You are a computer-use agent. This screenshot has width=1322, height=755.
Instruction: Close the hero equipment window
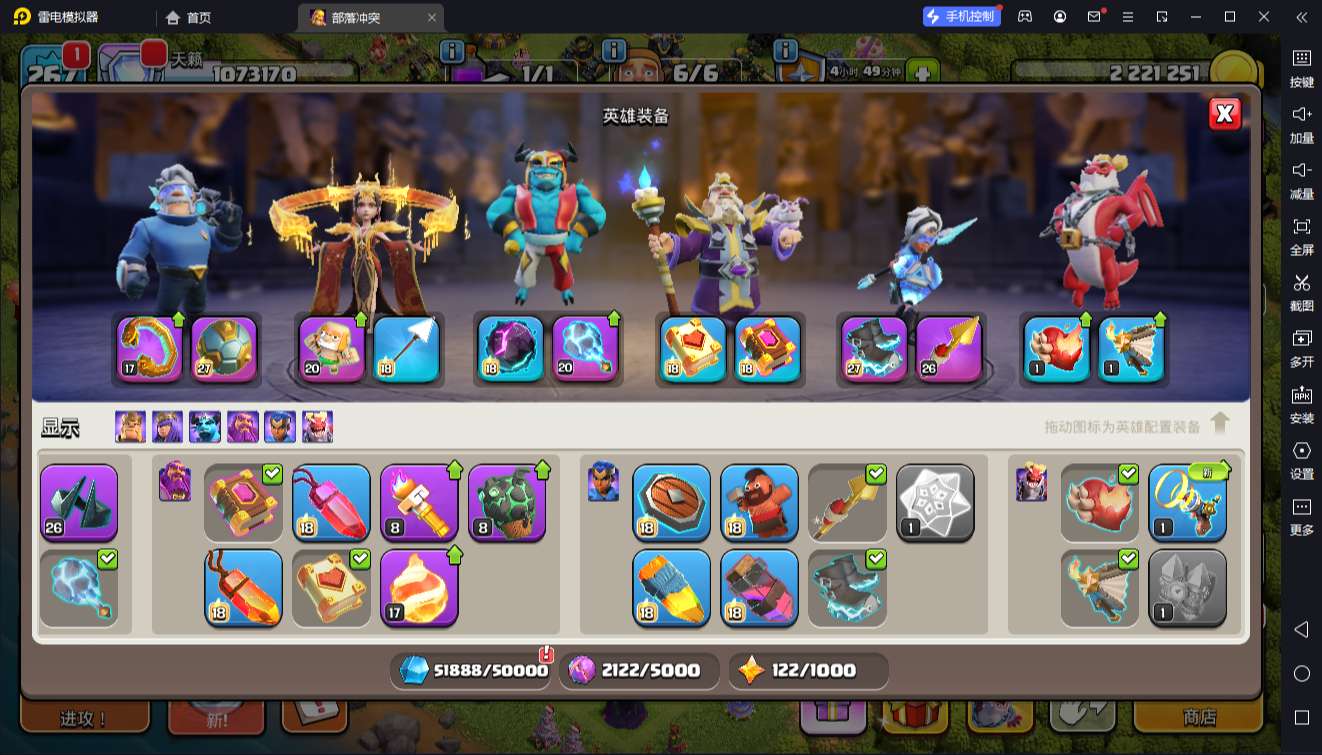pos(1224,114)
